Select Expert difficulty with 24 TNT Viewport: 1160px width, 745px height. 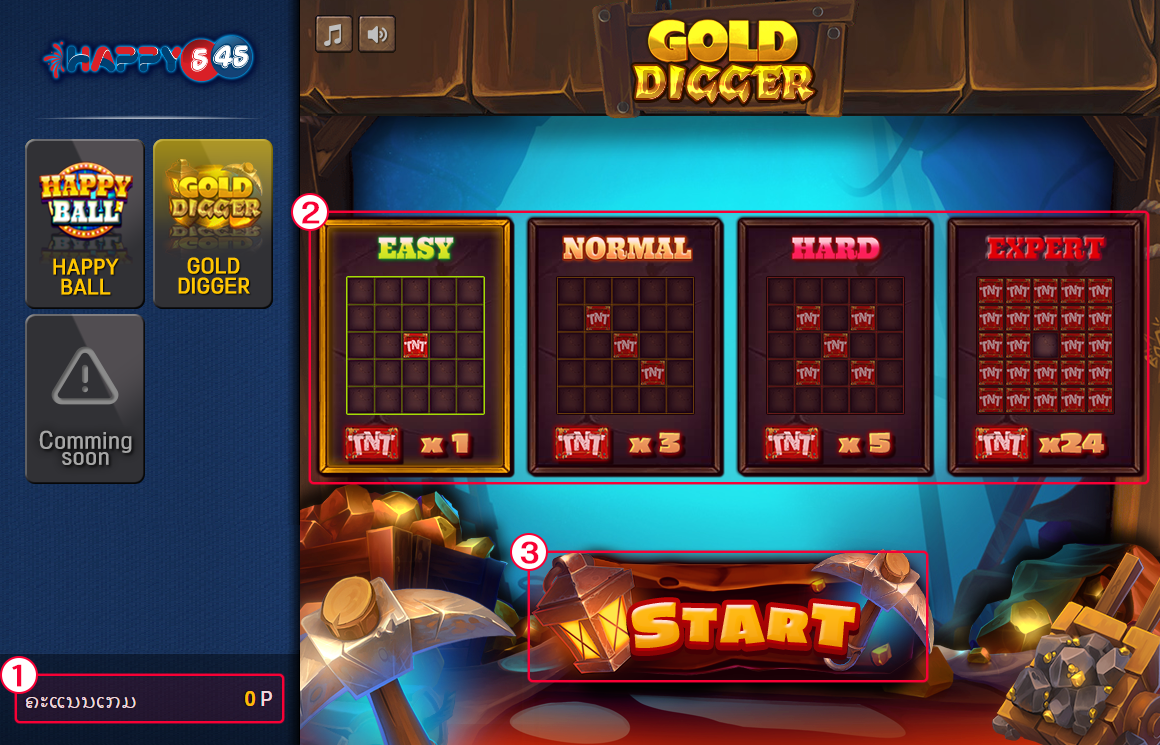1045,346
